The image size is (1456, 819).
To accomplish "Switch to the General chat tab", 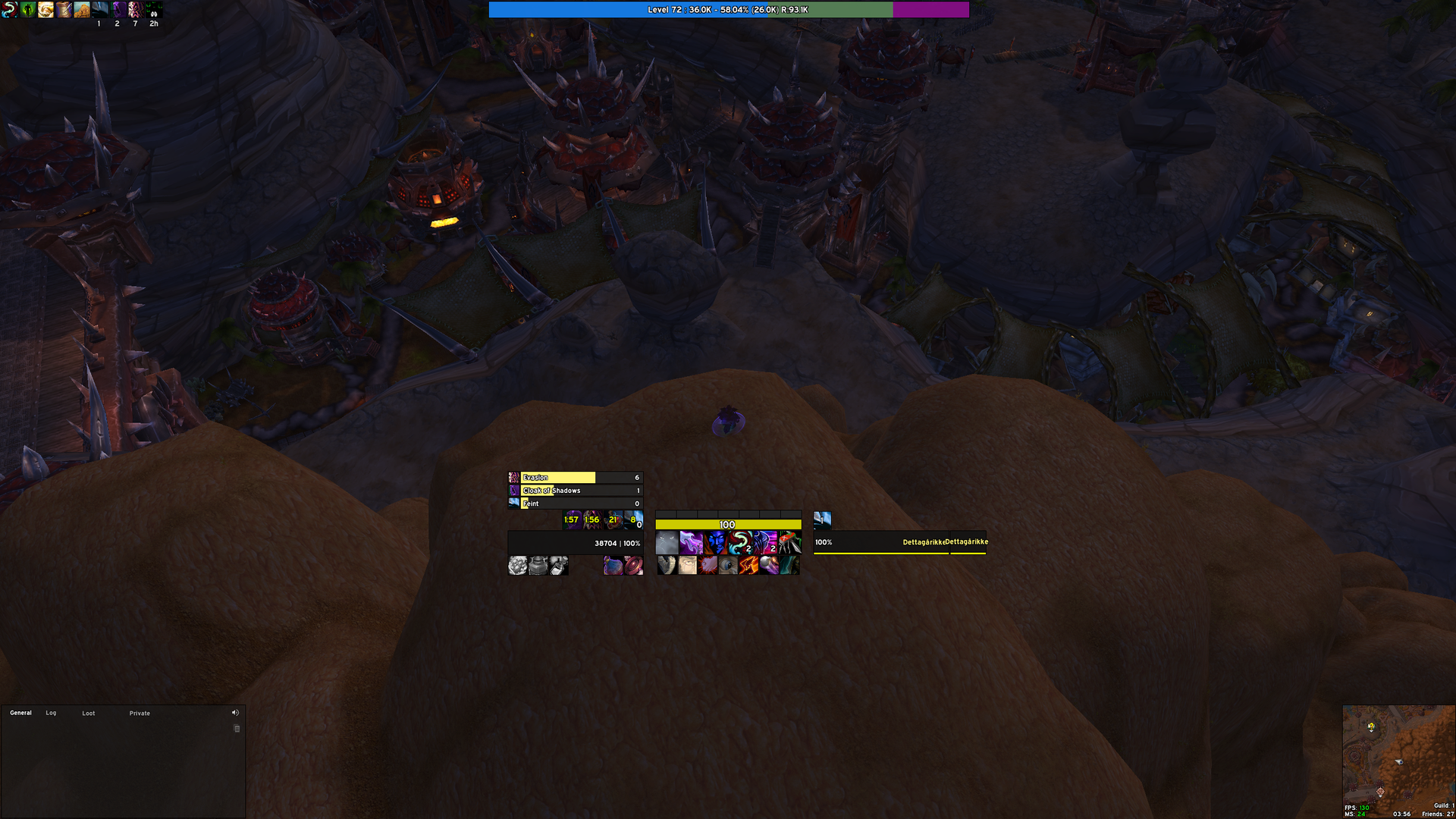I will tap(20, 713).
